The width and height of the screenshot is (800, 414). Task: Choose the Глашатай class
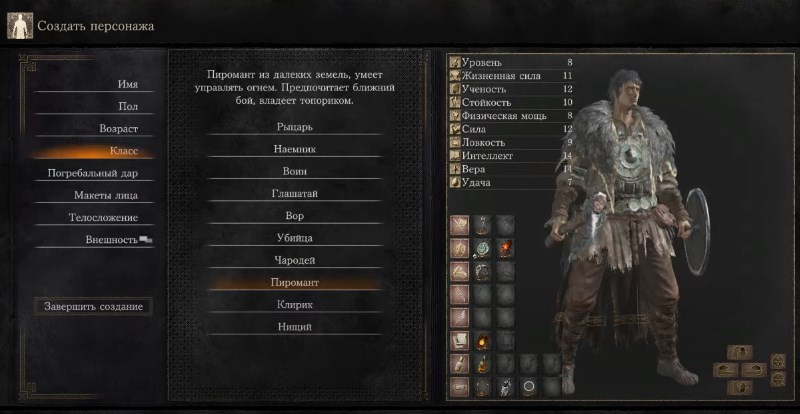click(294, 193)
